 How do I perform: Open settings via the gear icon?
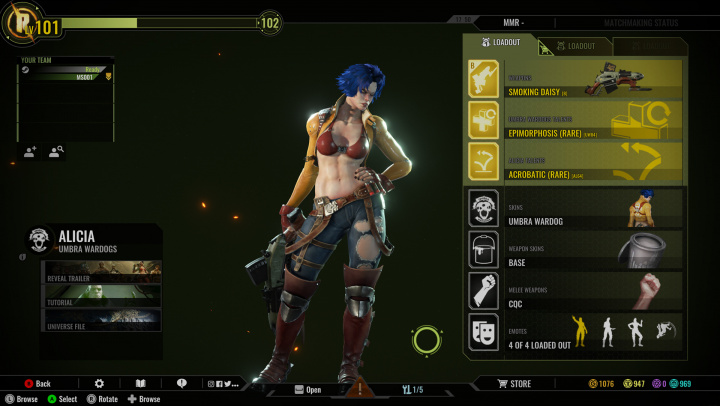point(99,384)
